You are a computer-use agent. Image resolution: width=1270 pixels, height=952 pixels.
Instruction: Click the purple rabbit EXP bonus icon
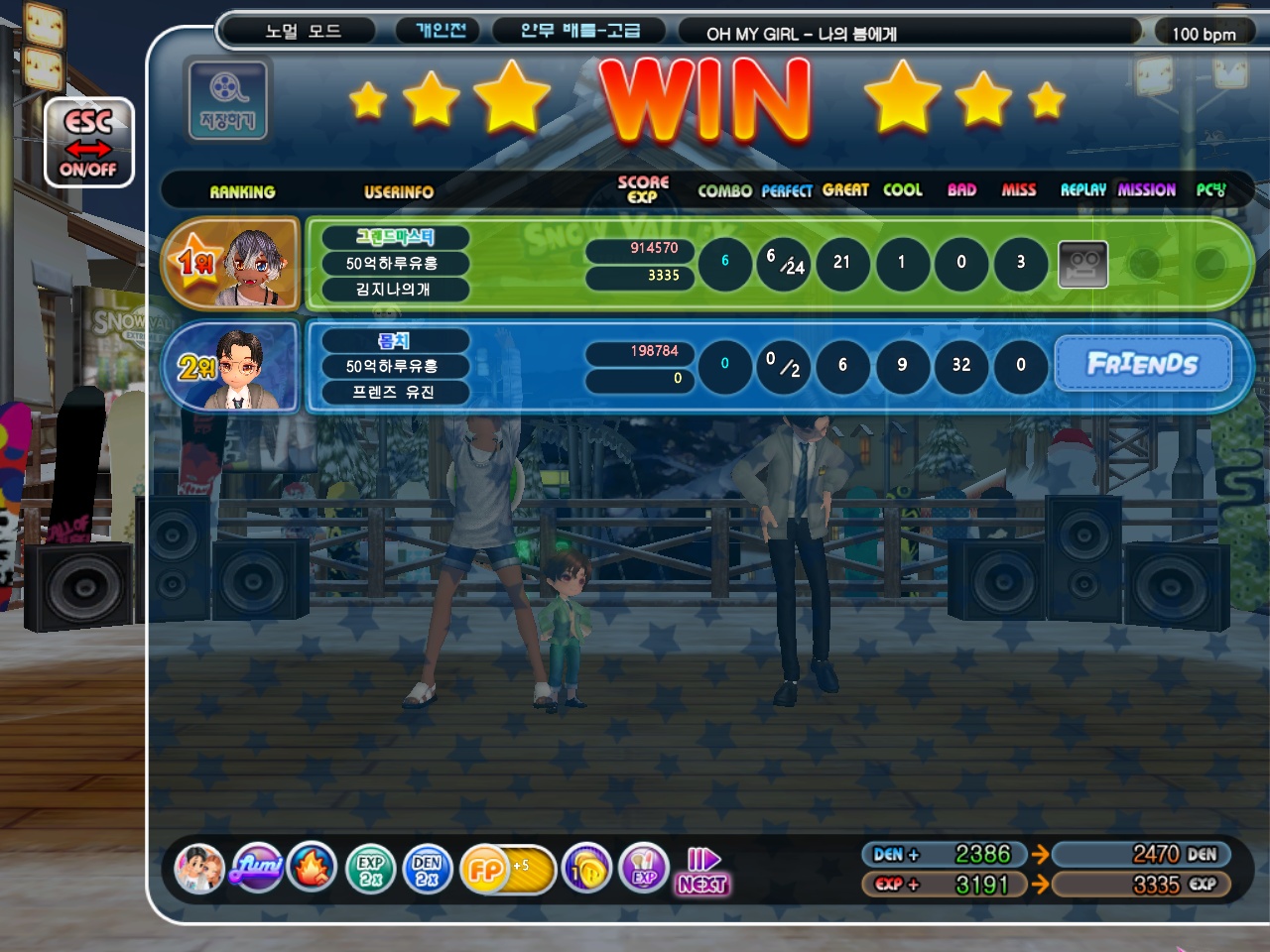[x=644, y=870]
